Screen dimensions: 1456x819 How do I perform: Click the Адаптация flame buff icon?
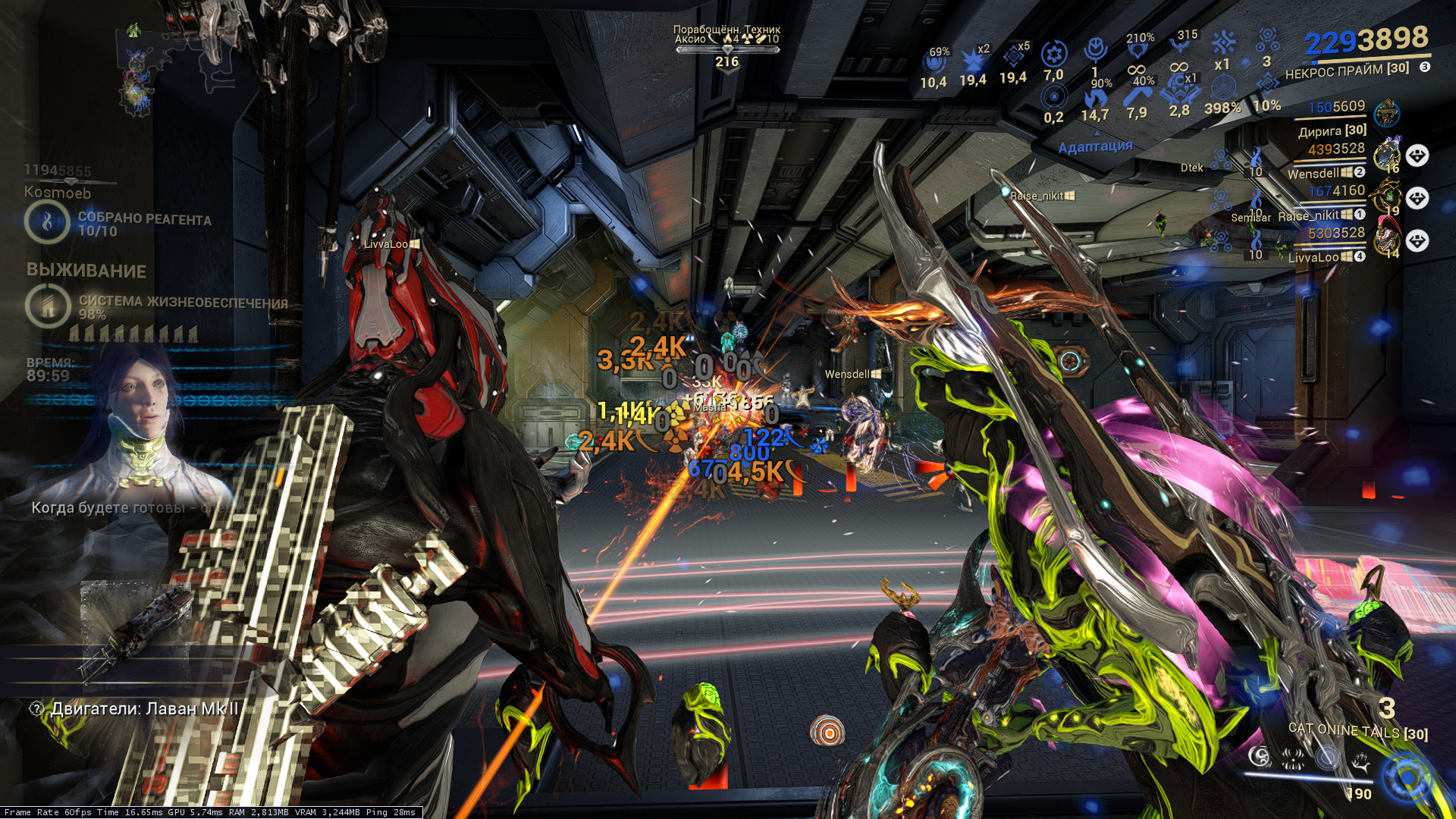tap(1094, 99)
